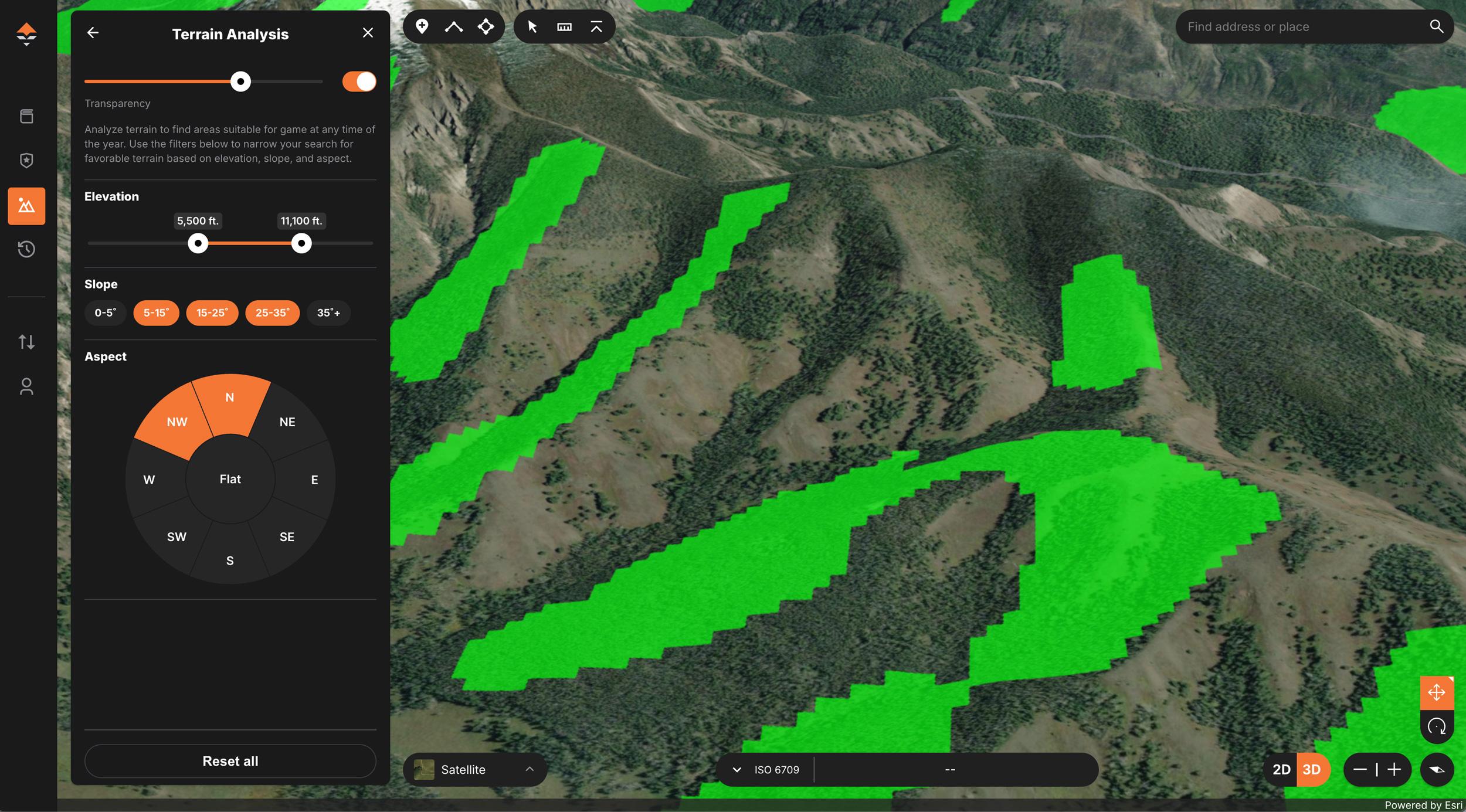Select the cursor selection tool

point(532,26)
